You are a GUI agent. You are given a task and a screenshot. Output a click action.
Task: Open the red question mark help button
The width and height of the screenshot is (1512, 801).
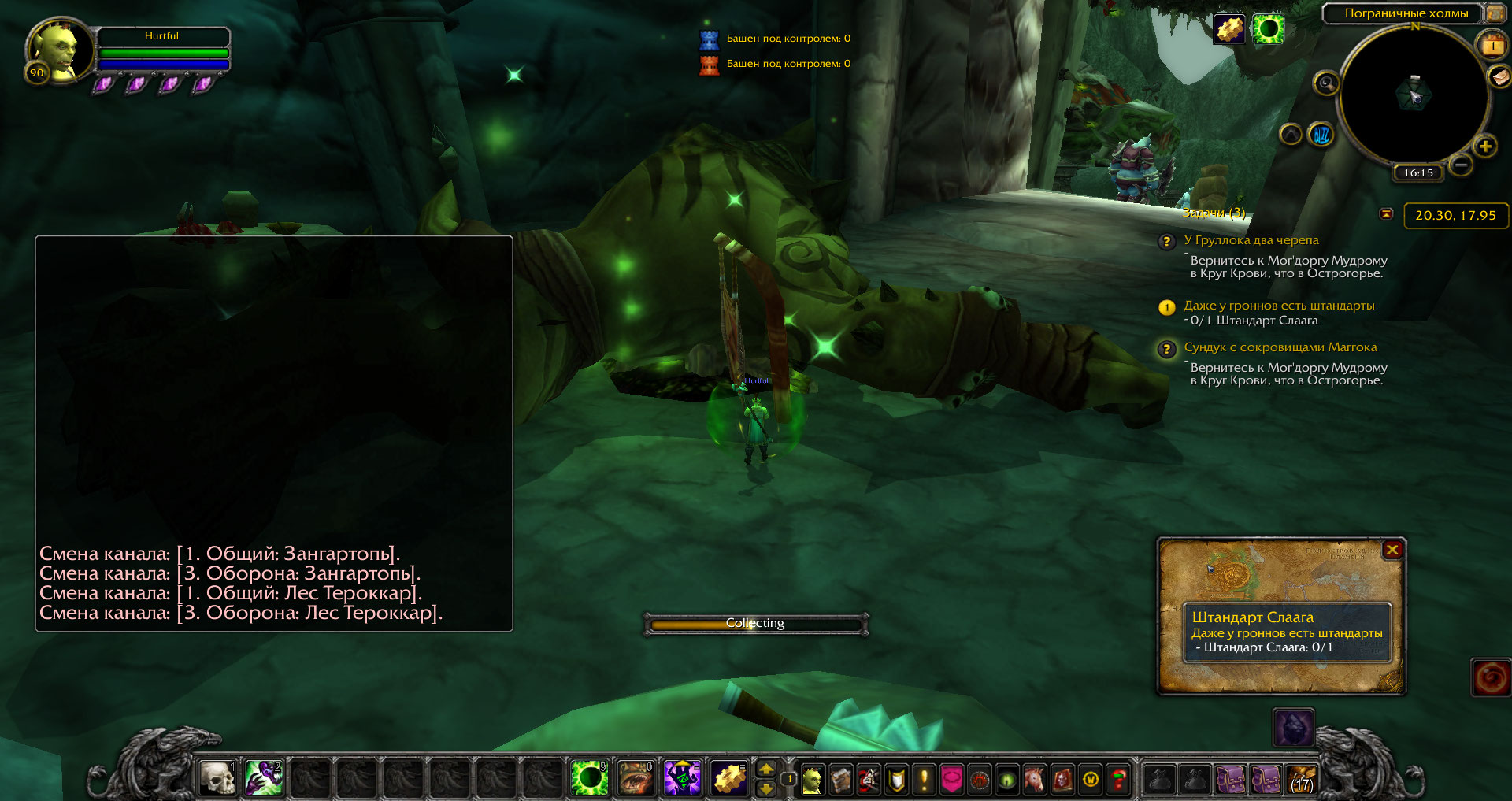pyautogui.click(x=1118, y=780)
